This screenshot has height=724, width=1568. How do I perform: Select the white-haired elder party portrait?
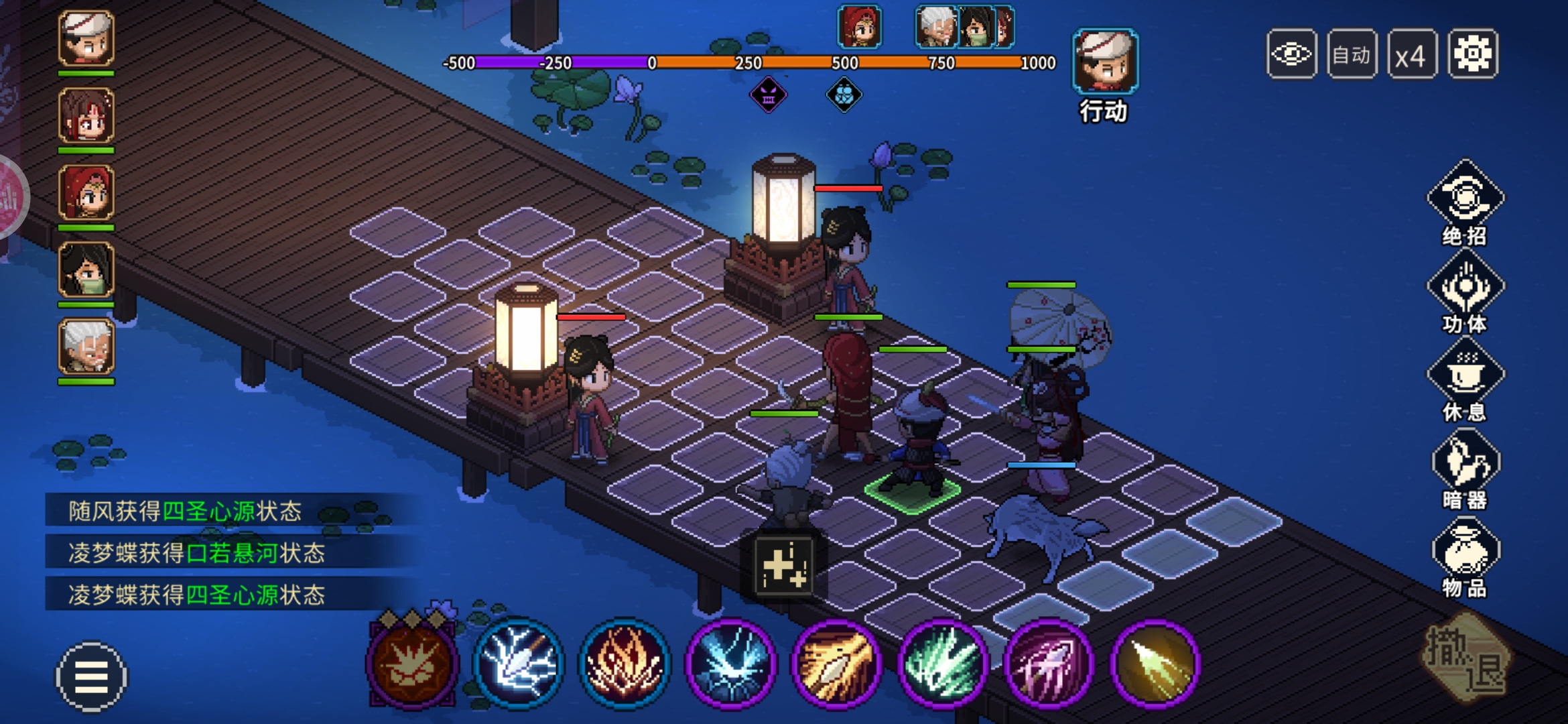86,347
